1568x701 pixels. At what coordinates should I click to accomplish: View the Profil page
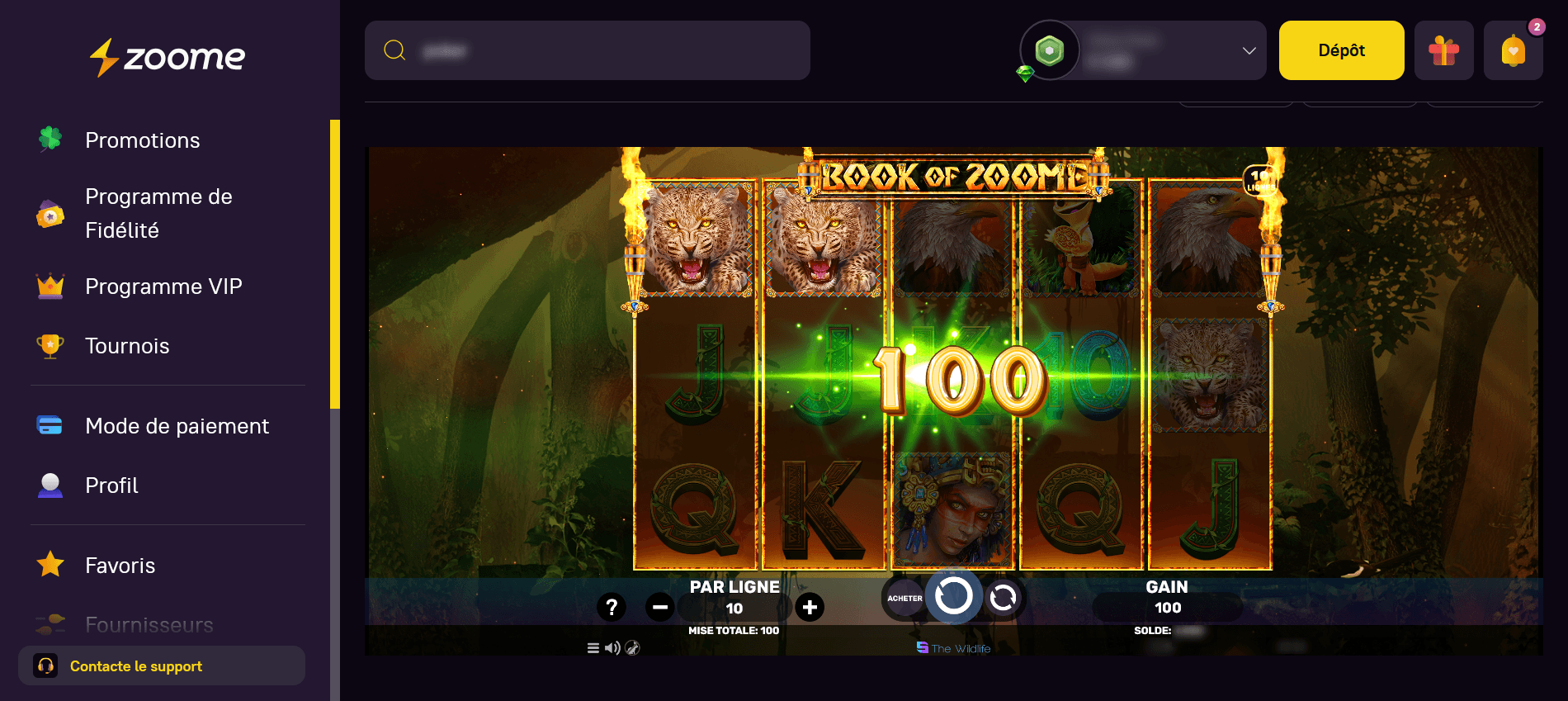click(x=111, y=485)
